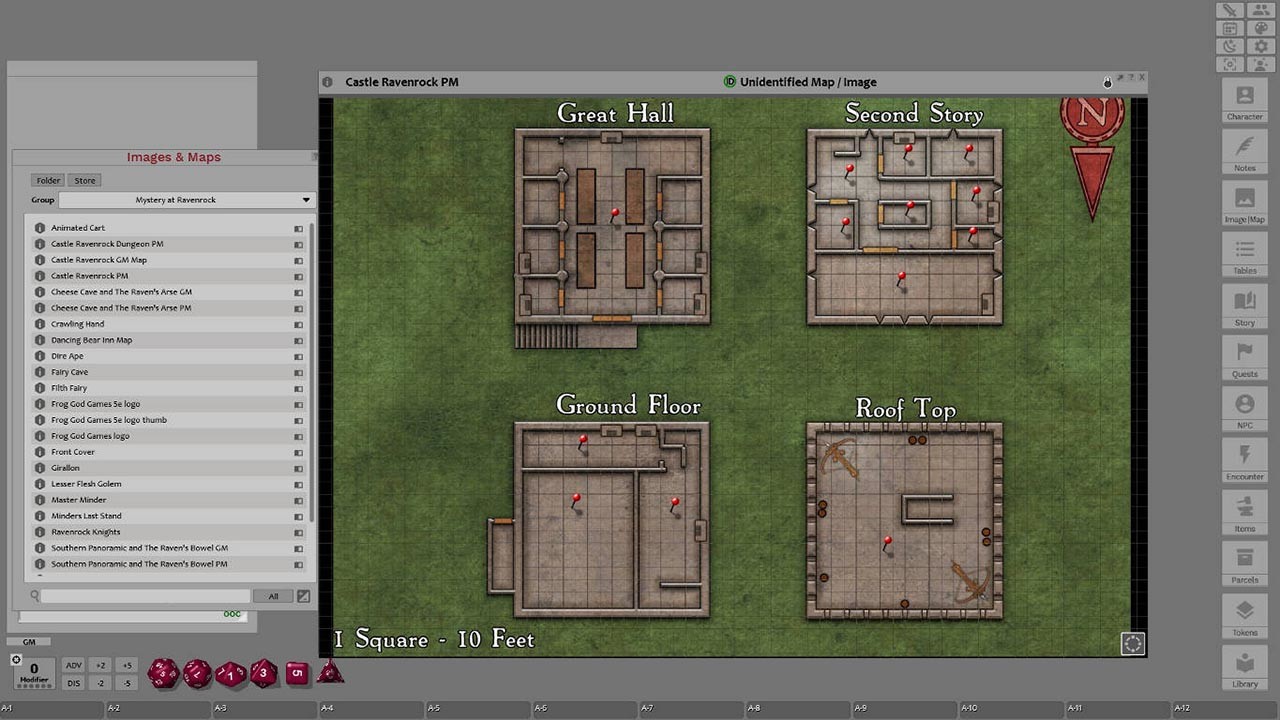
Task: Click the Store button in Images & Maps
Action: click(x=84, y=180)
